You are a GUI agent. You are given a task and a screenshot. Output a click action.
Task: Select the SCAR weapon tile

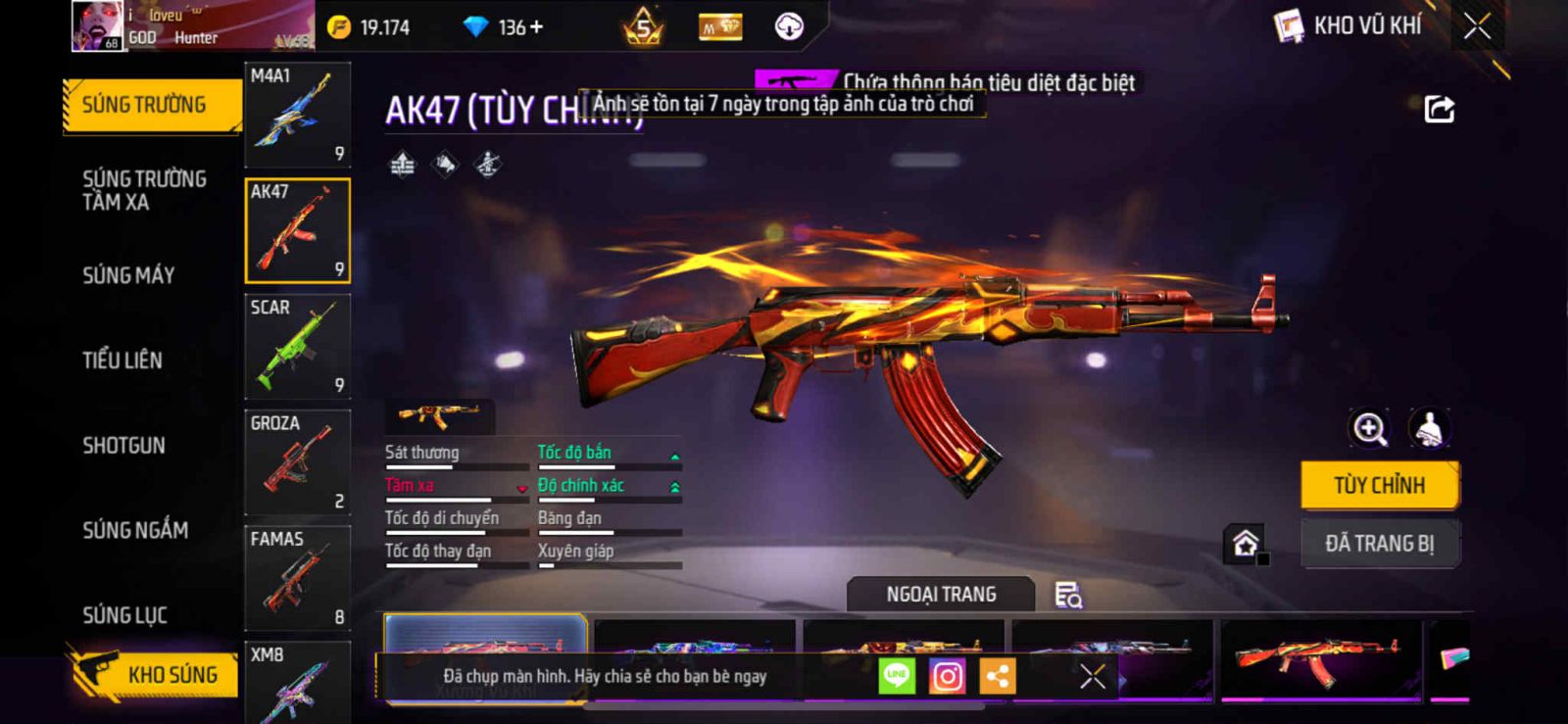point(297,346)
